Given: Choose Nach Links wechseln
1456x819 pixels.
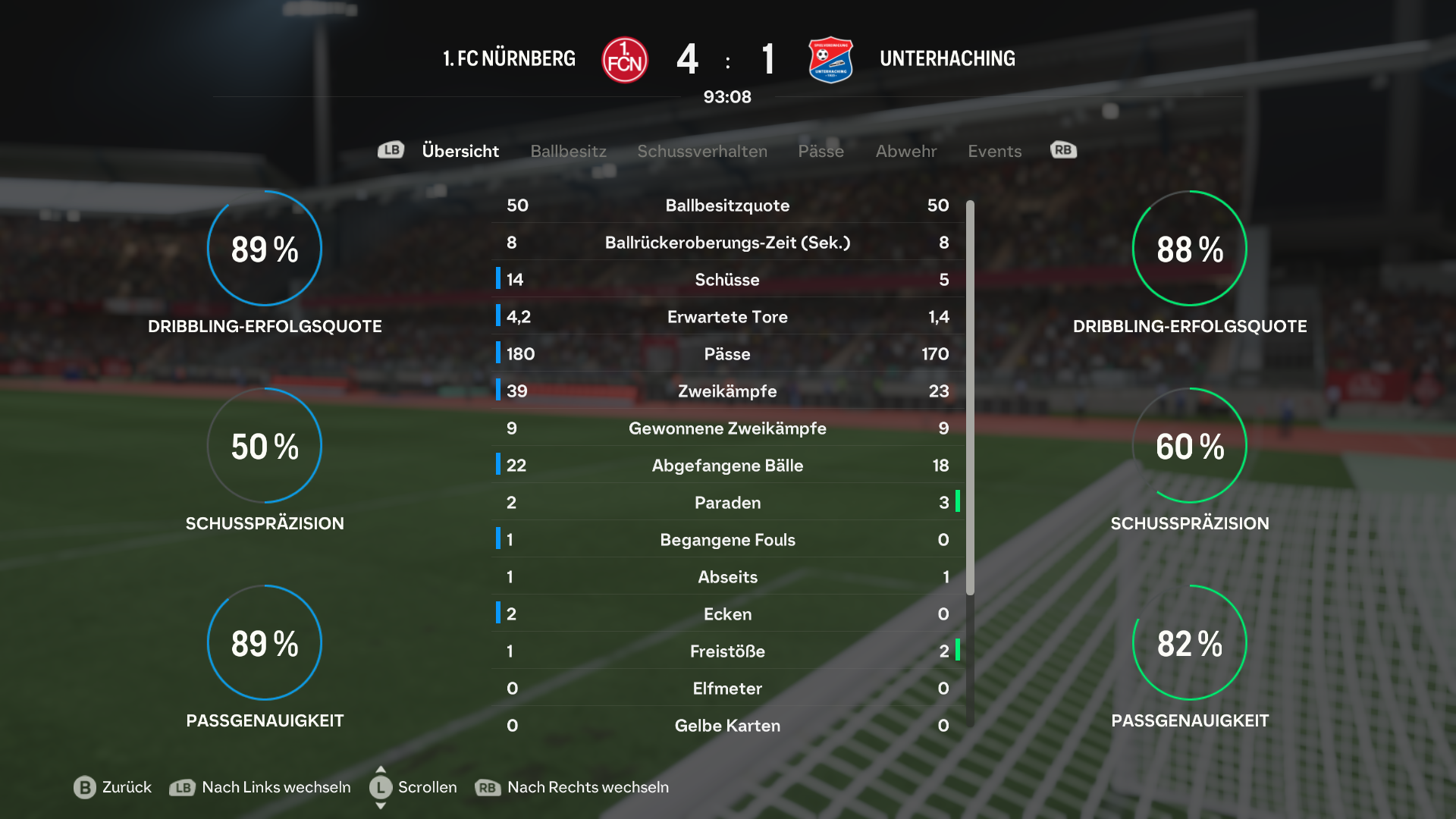Looking at the screenshot, I should point(260,787).
